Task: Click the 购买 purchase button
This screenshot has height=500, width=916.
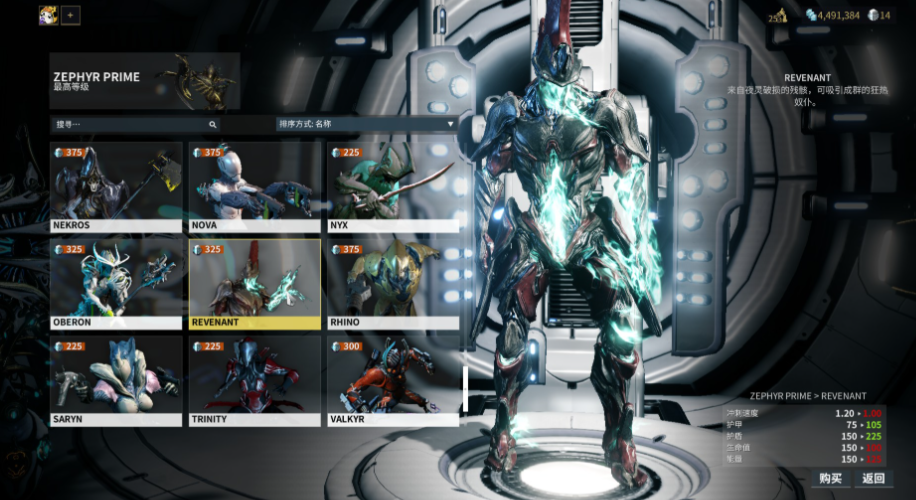Action: click(x=831, y=478)
